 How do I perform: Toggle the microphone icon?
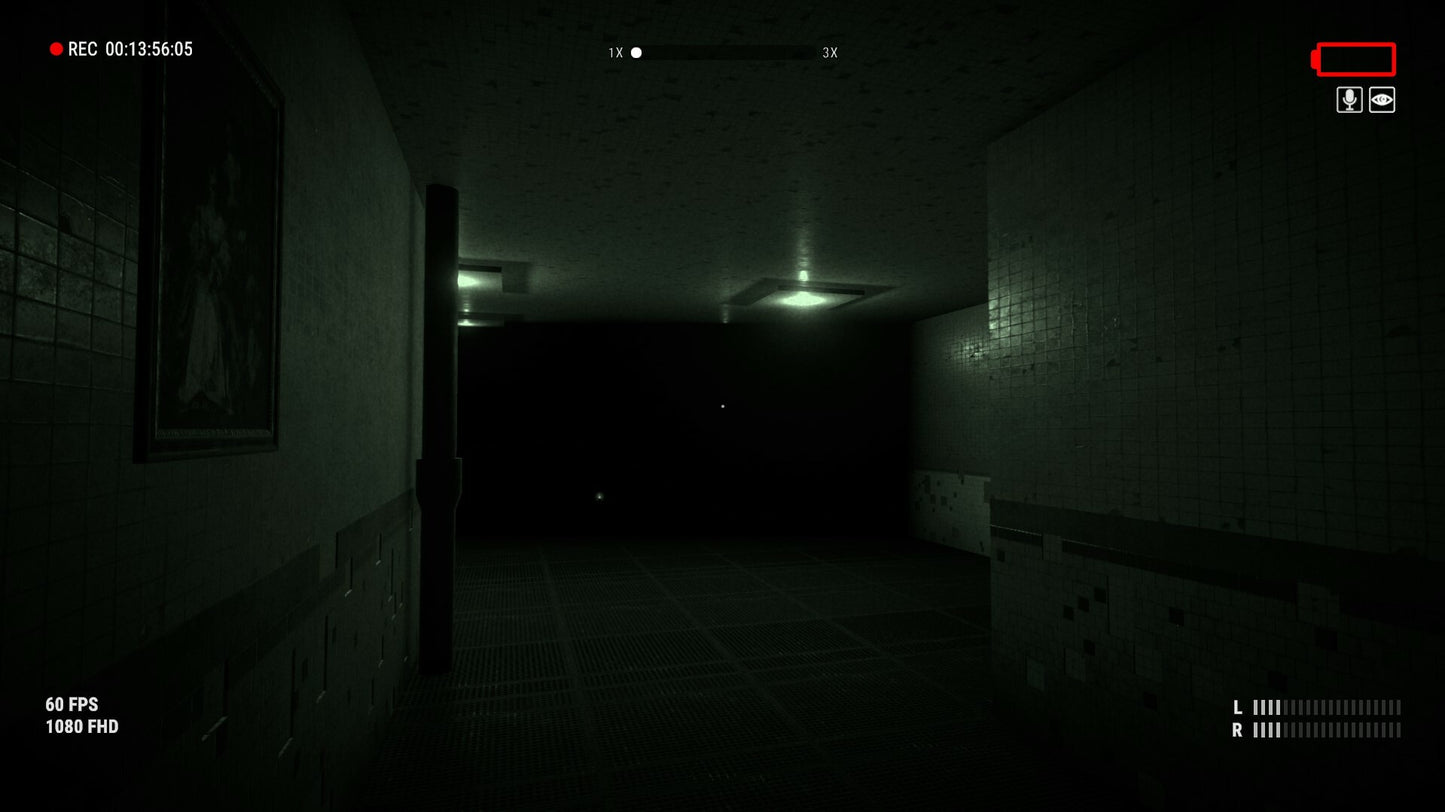1349,100
